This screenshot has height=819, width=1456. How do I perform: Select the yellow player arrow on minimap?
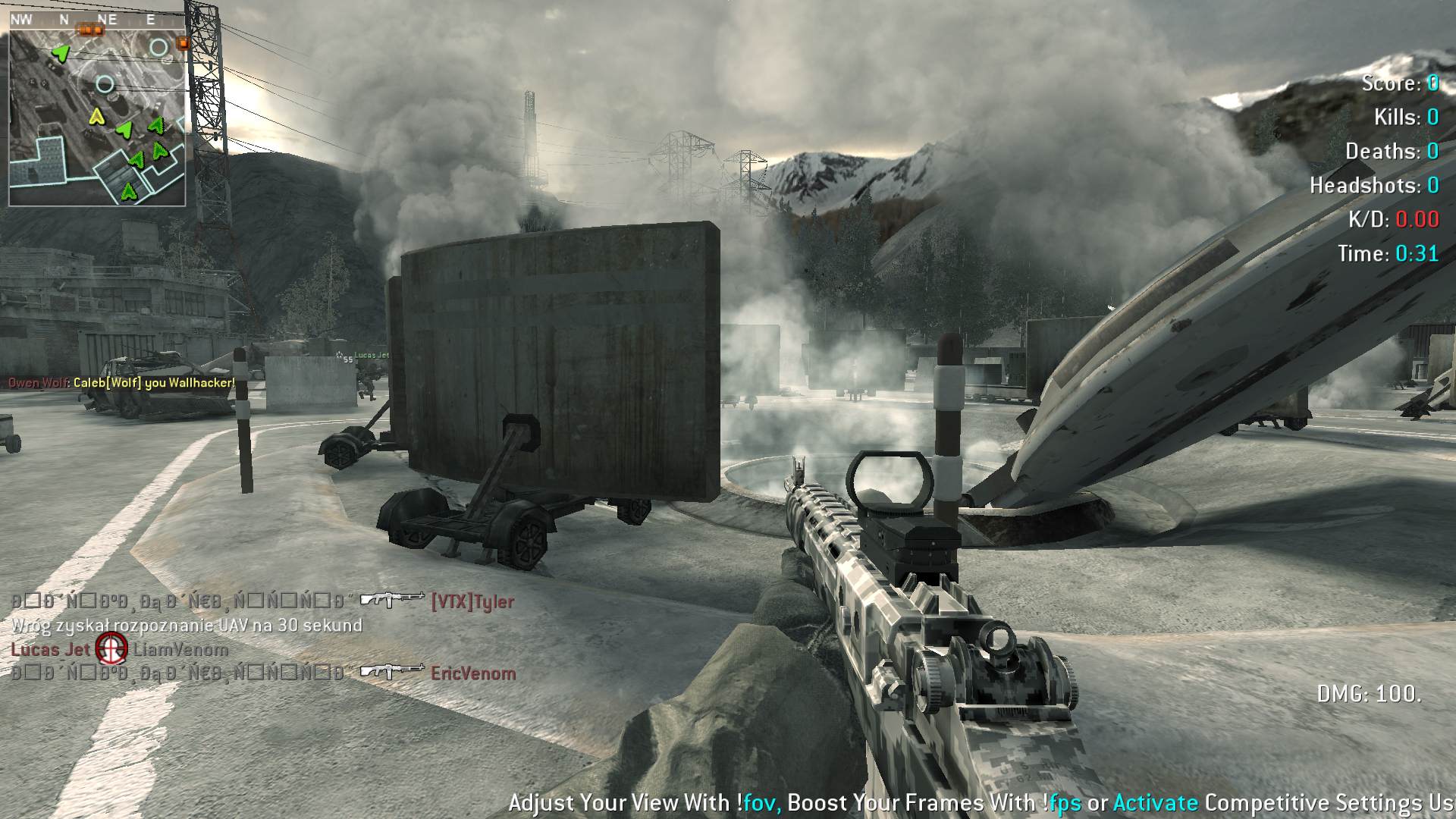(96, 117)
